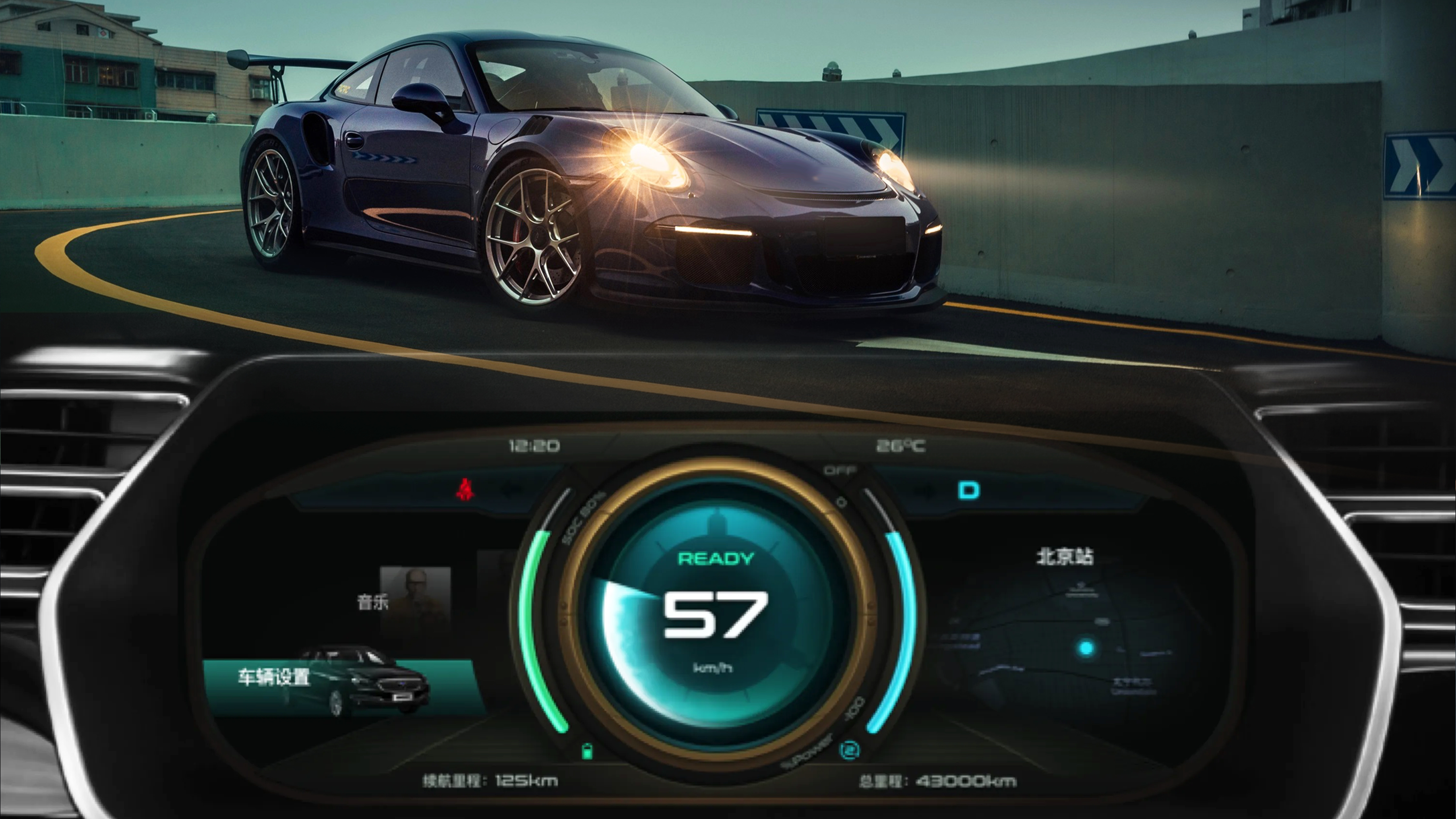Click the glowing cyan location marker on map

click(1086, 648)
